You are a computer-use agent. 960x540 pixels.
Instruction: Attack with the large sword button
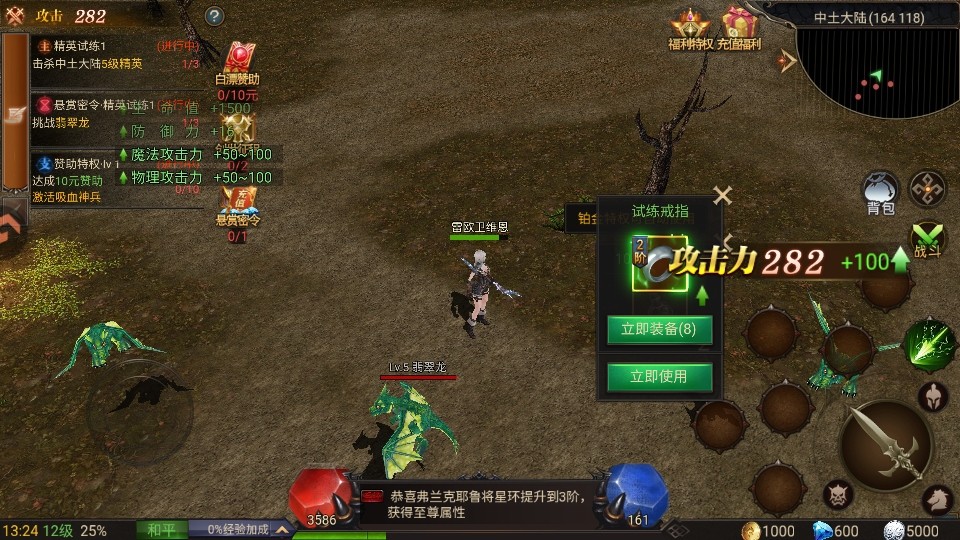[x=886, y=445]
